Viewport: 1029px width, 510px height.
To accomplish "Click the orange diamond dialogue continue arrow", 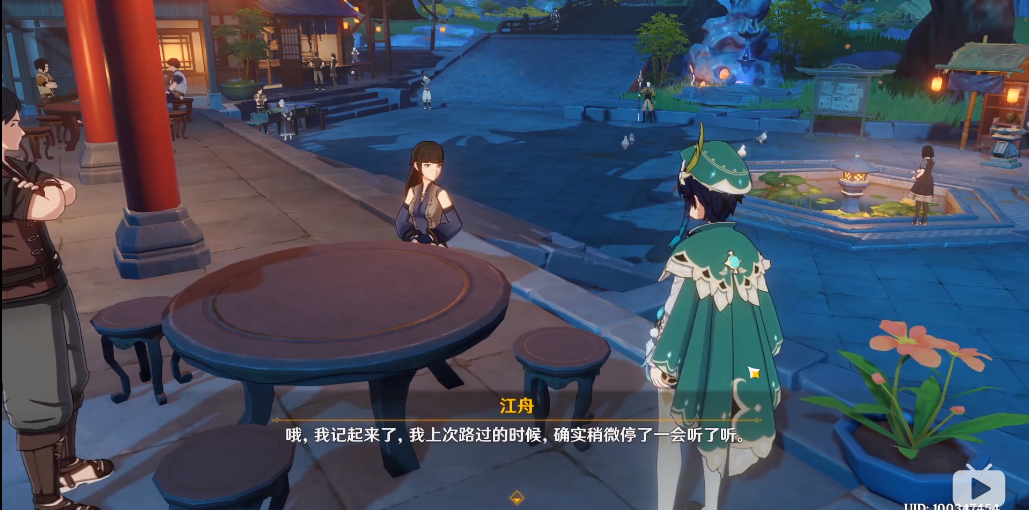I will coord(517,497).
